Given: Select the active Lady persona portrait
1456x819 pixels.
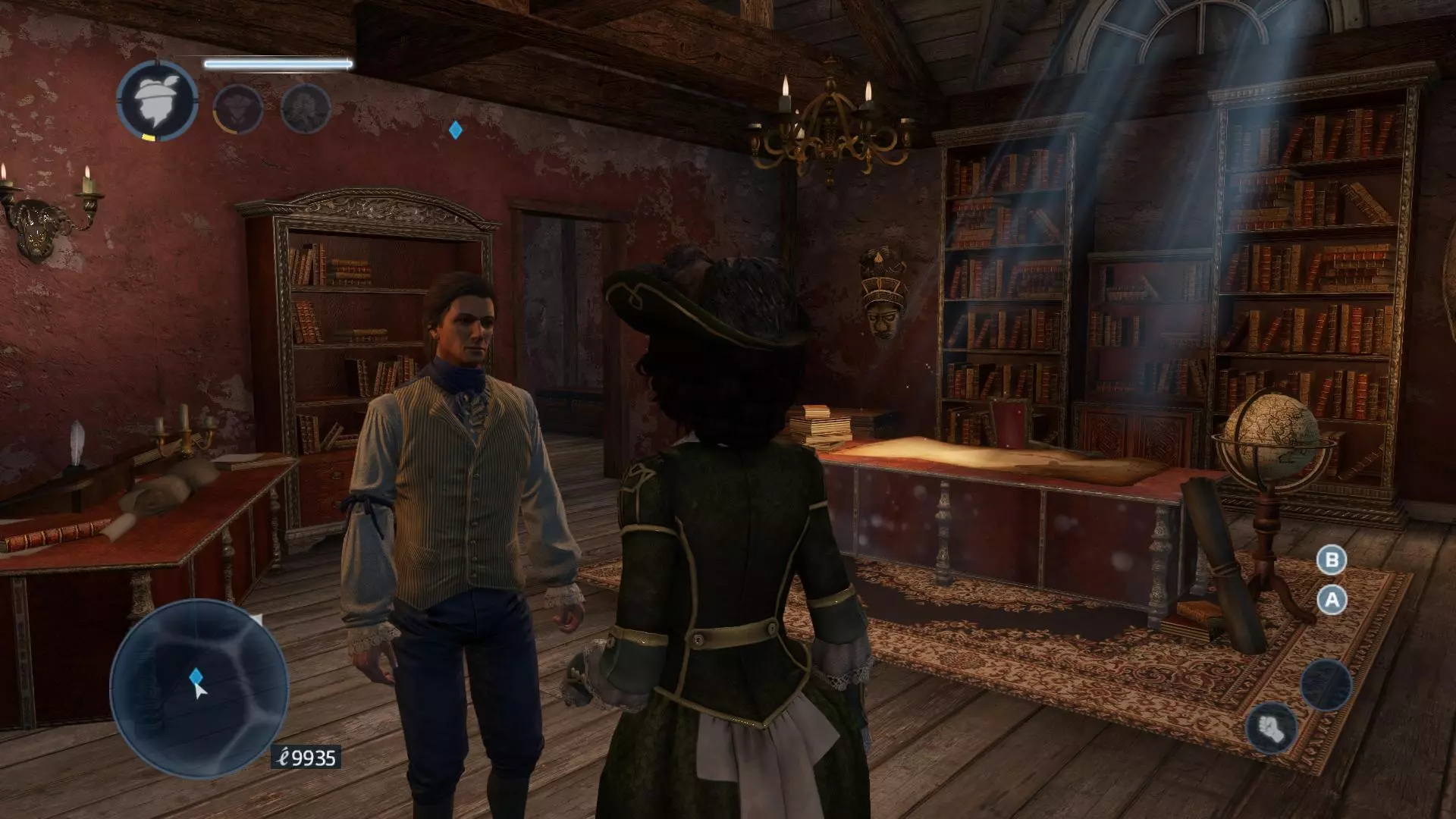Looking at the screenshot, I should point(158,102).
